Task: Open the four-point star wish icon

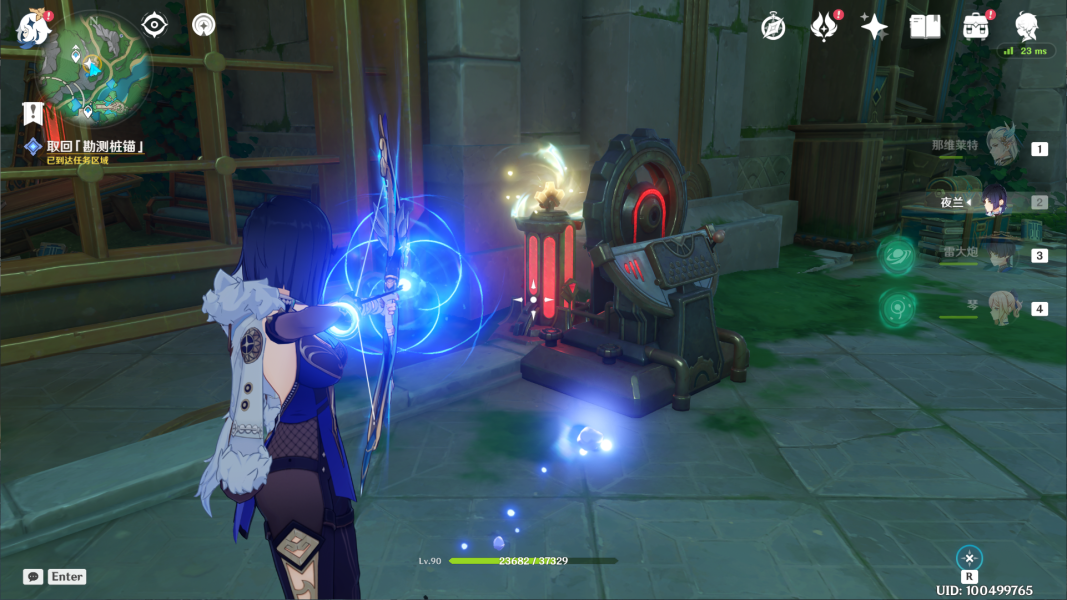Action: [874, 27]
